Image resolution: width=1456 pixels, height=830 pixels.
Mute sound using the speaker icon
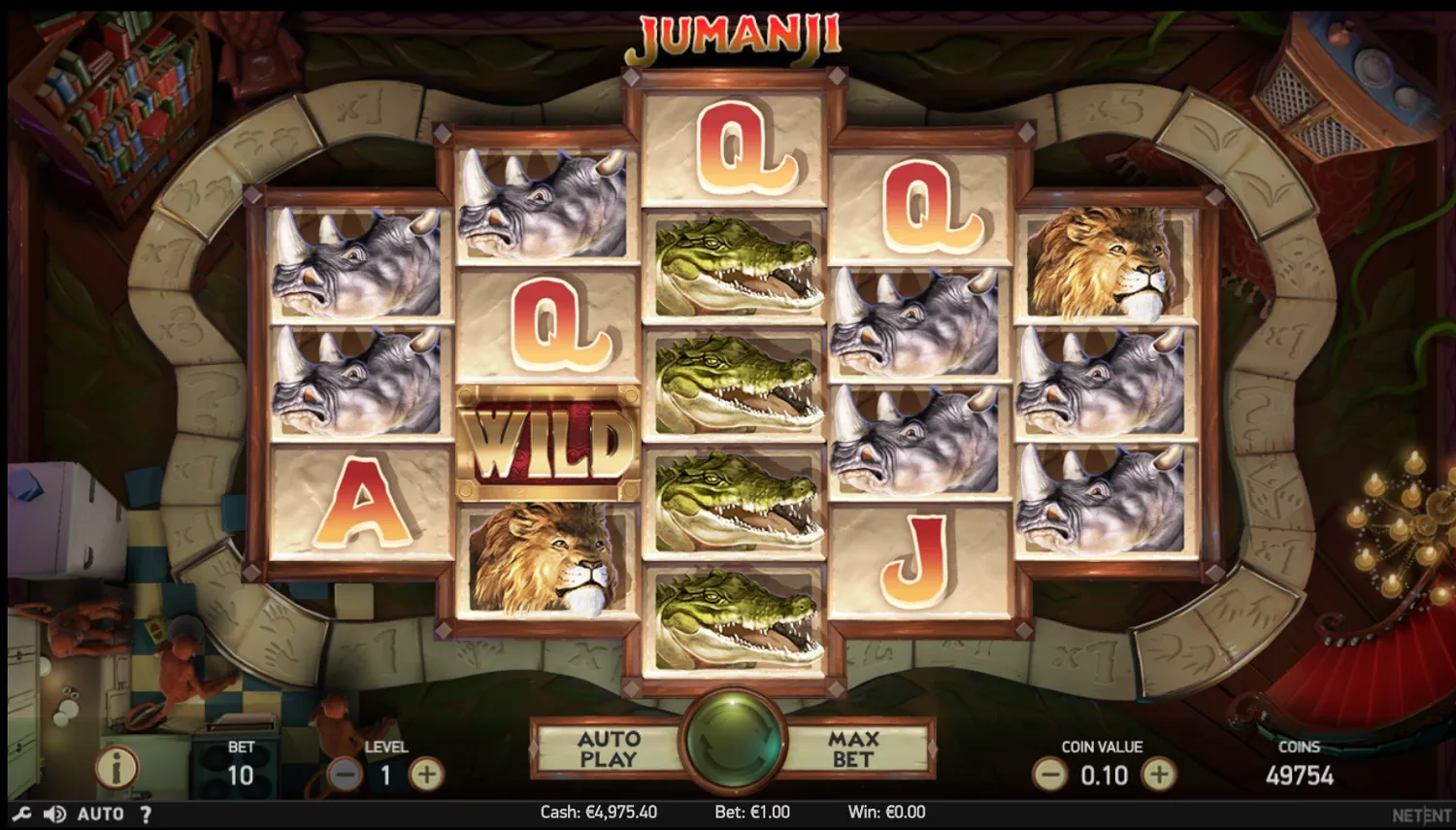[54, 813]
